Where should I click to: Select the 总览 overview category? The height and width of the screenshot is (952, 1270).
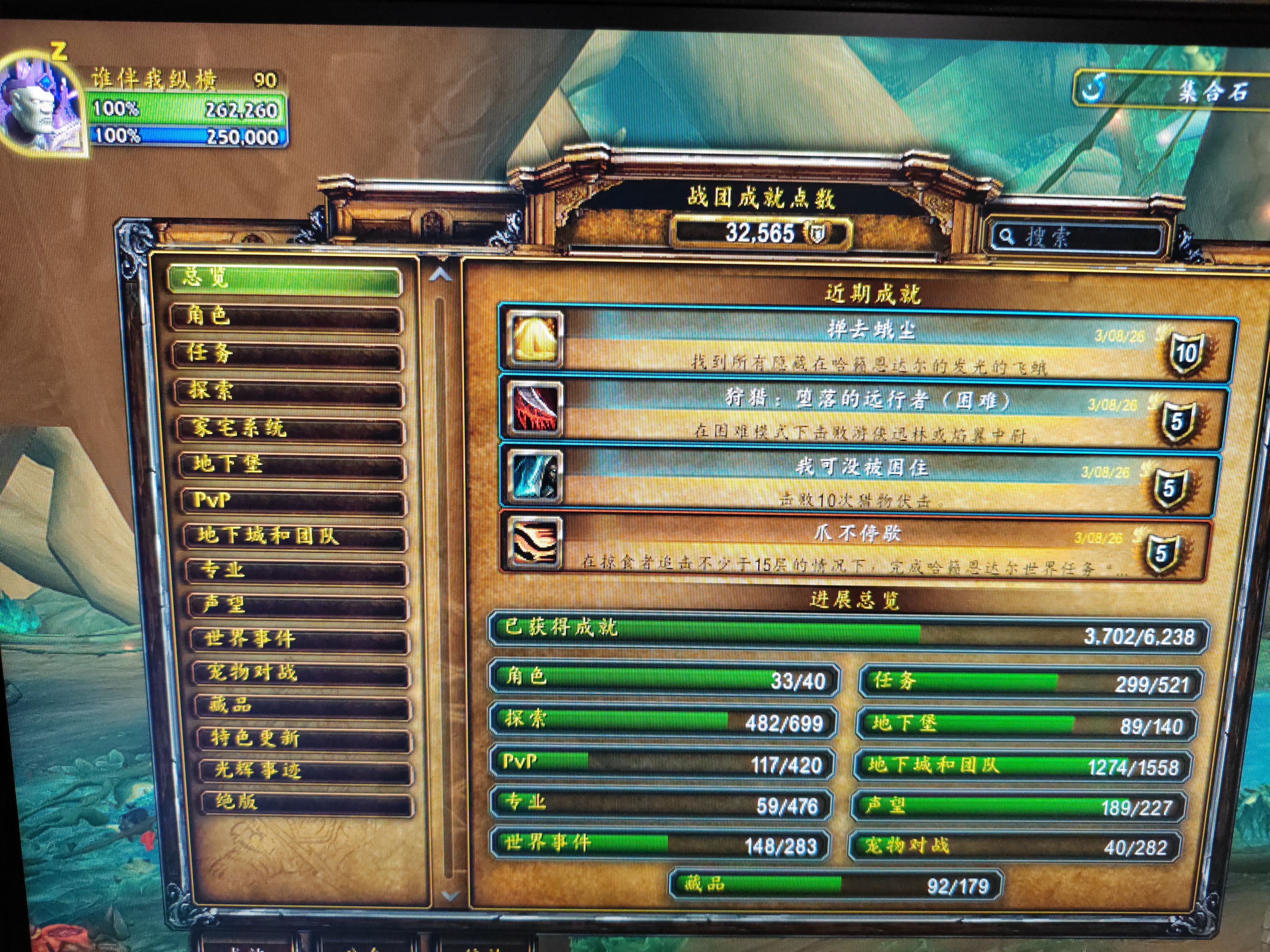click(x=285, y=279)
